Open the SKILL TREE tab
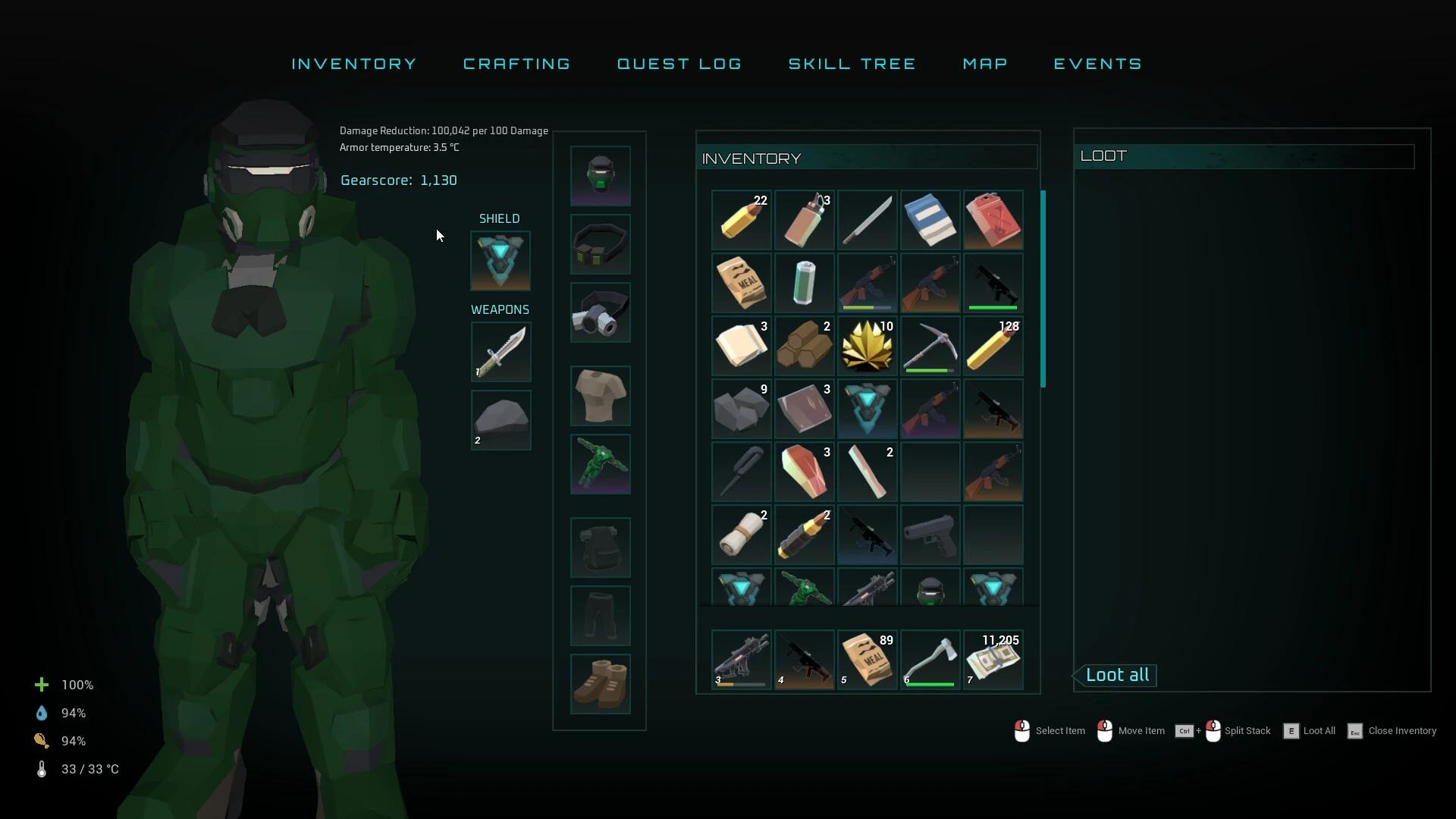The height and width of the screenshot is (819, 1456). tap(852, 64)
